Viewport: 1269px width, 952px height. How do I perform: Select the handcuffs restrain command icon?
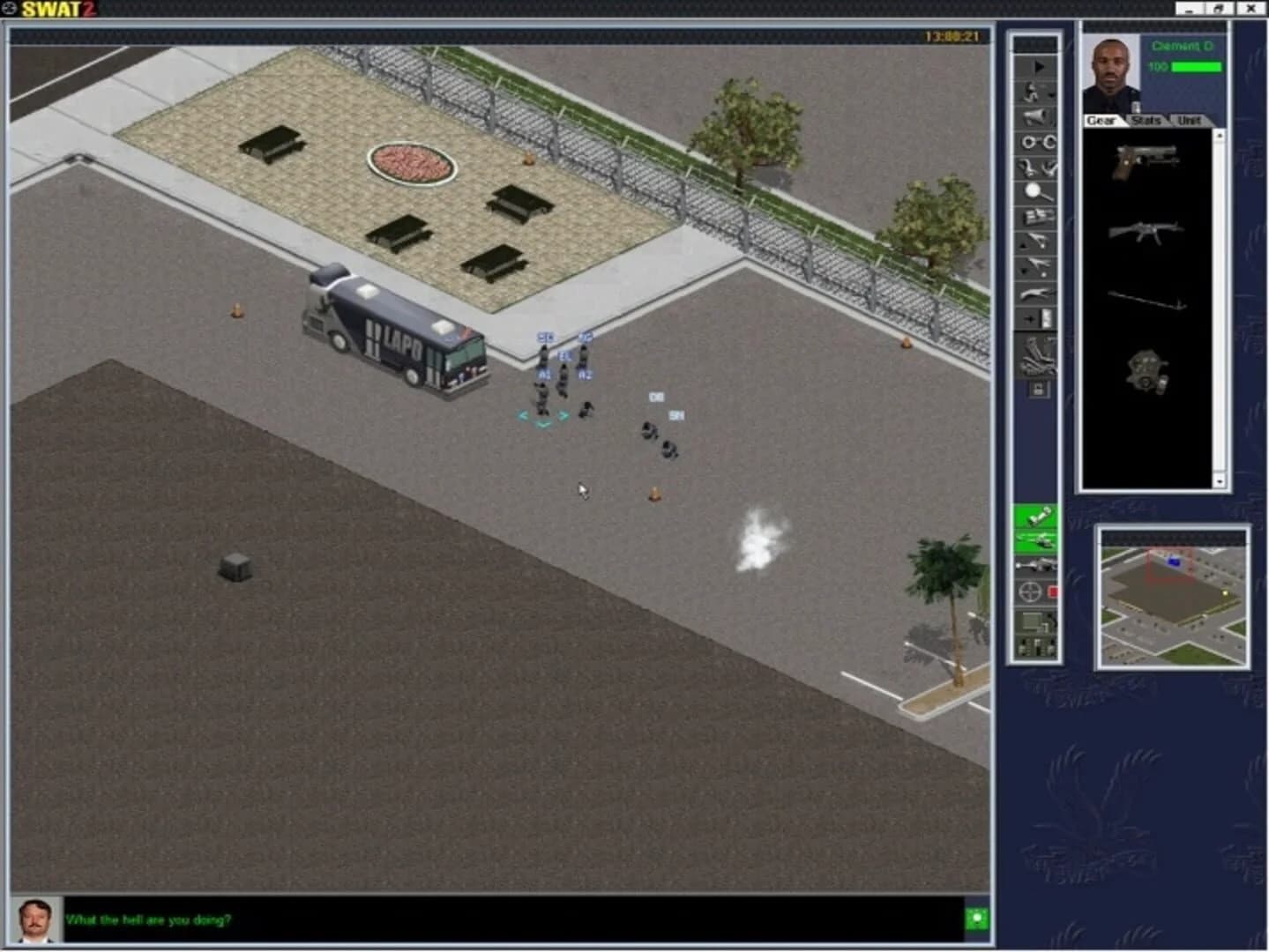tap(1036, 141)
